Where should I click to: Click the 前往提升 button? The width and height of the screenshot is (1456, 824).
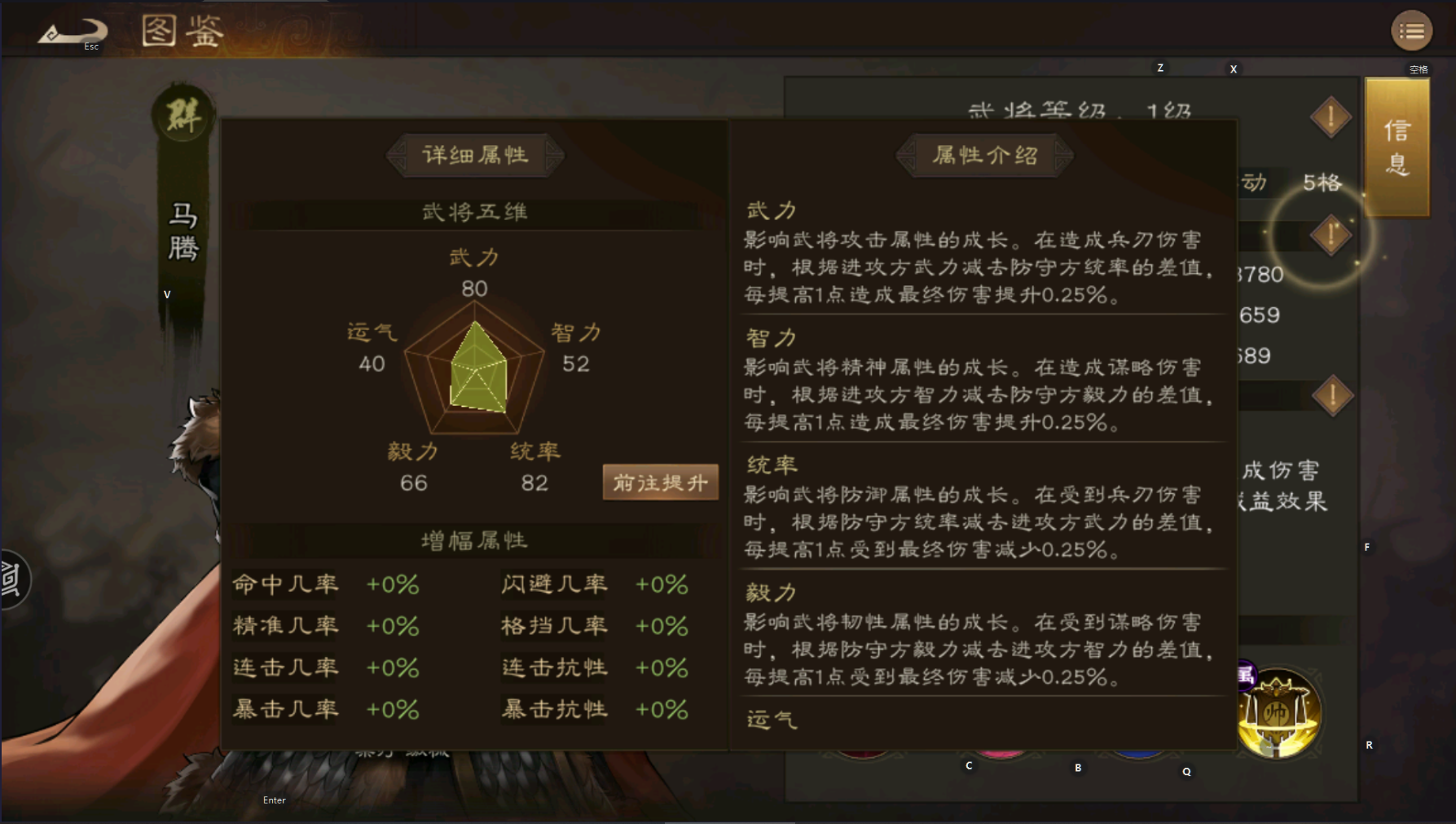pyautogui.click(x=660, y=482)
